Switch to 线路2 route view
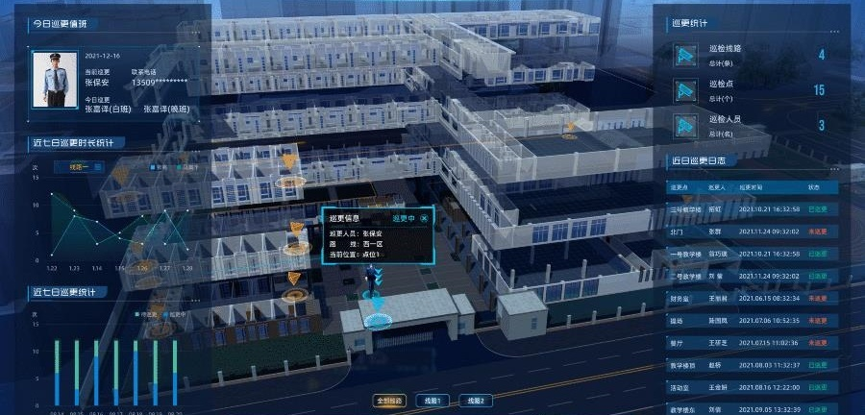The height and width of the screenshot is (415, 865). coord(471,401)
